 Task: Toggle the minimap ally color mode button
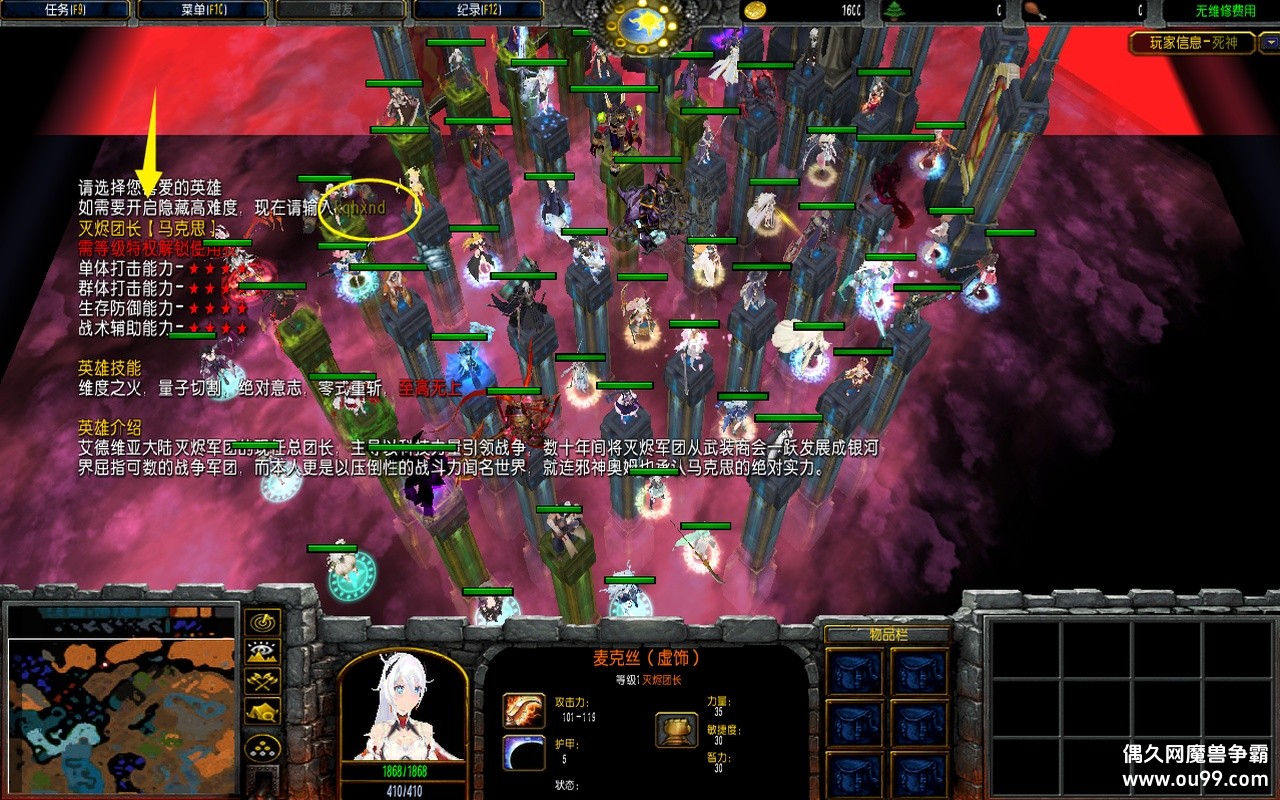[263, 682]
